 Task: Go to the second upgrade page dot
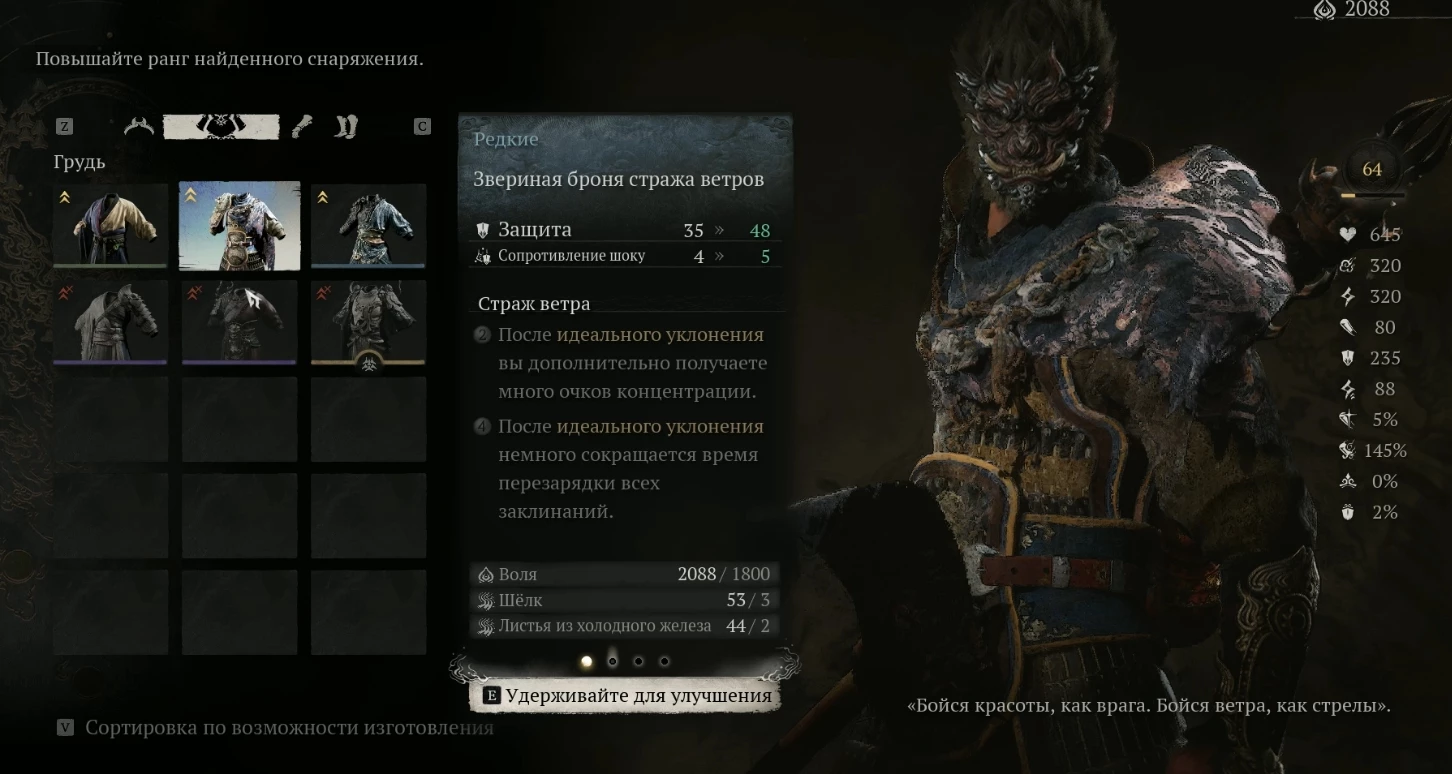613,661
